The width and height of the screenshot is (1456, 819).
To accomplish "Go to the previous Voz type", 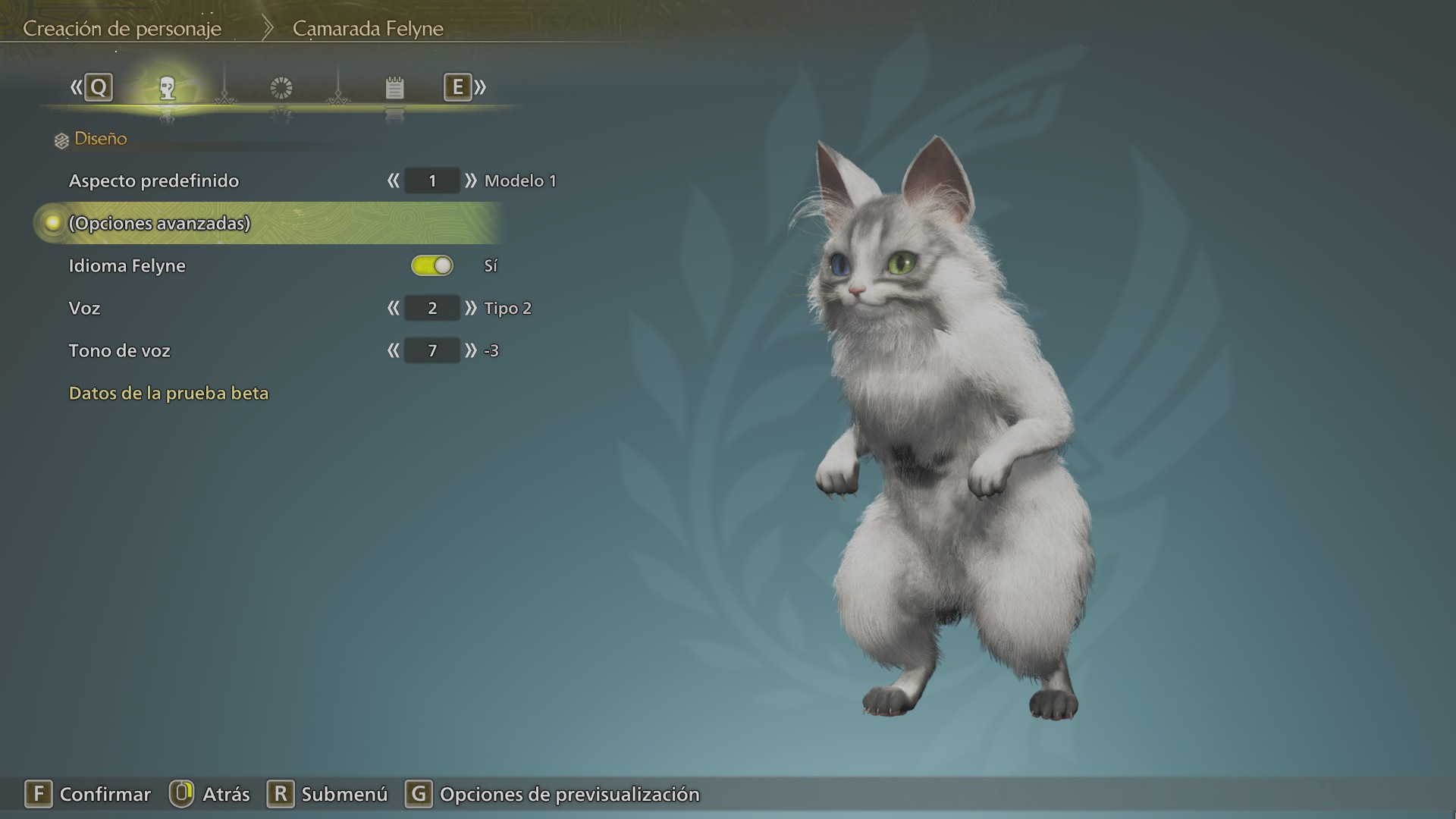I will click(393, 308).
